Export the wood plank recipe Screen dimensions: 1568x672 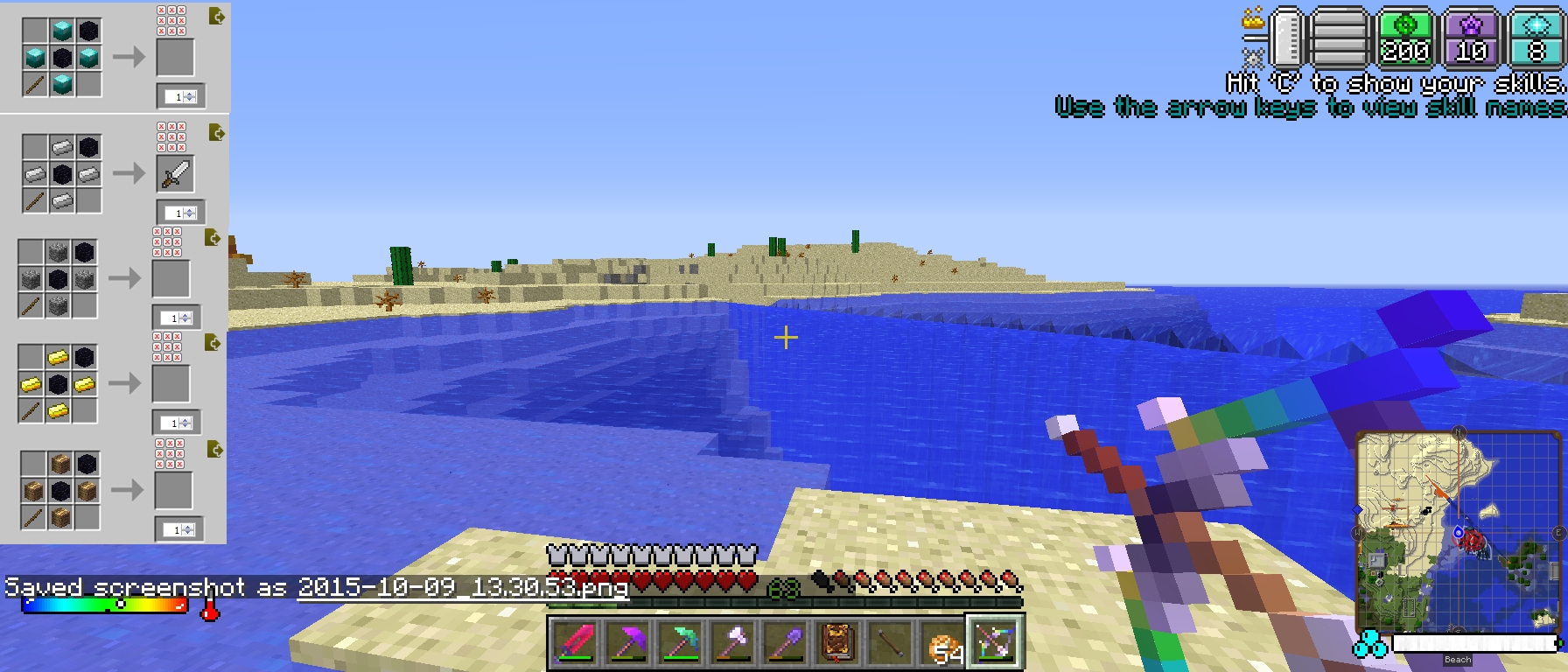click(x=214, y=450)
